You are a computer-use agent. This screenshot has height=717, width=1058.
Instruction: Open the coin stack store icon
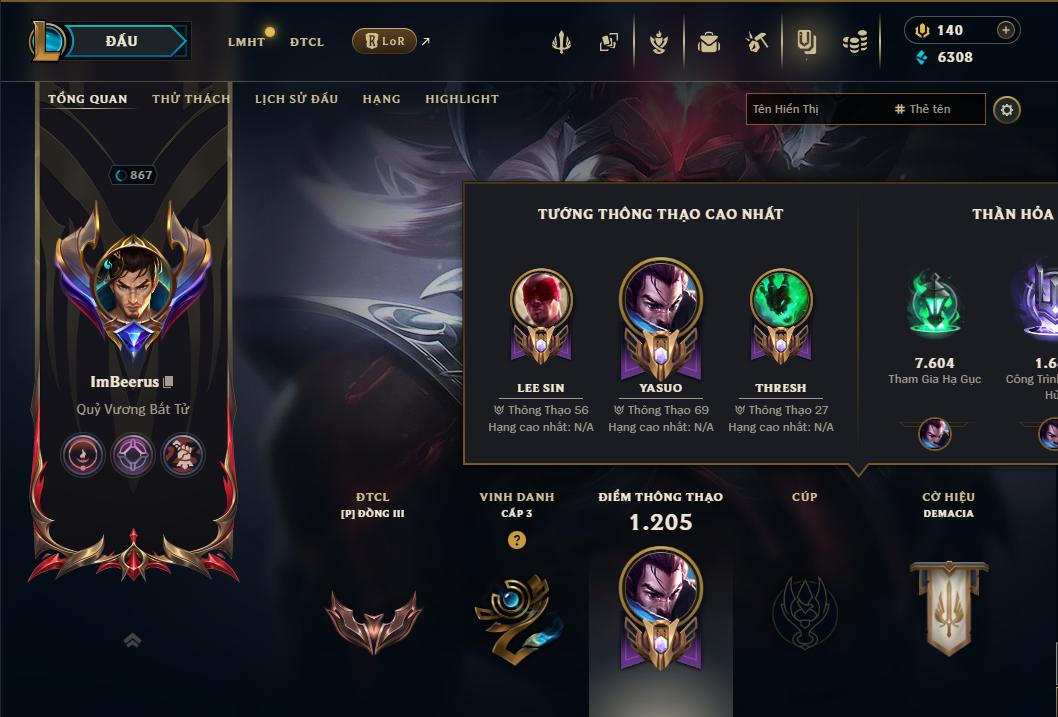(855, 42)
